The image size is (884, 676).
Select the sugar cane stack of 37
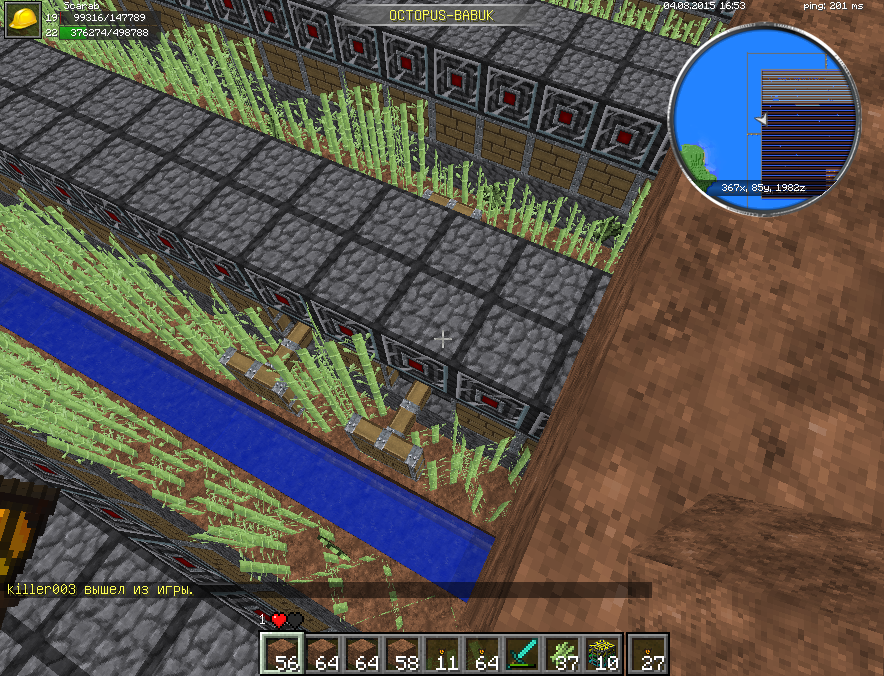point(562,653)
